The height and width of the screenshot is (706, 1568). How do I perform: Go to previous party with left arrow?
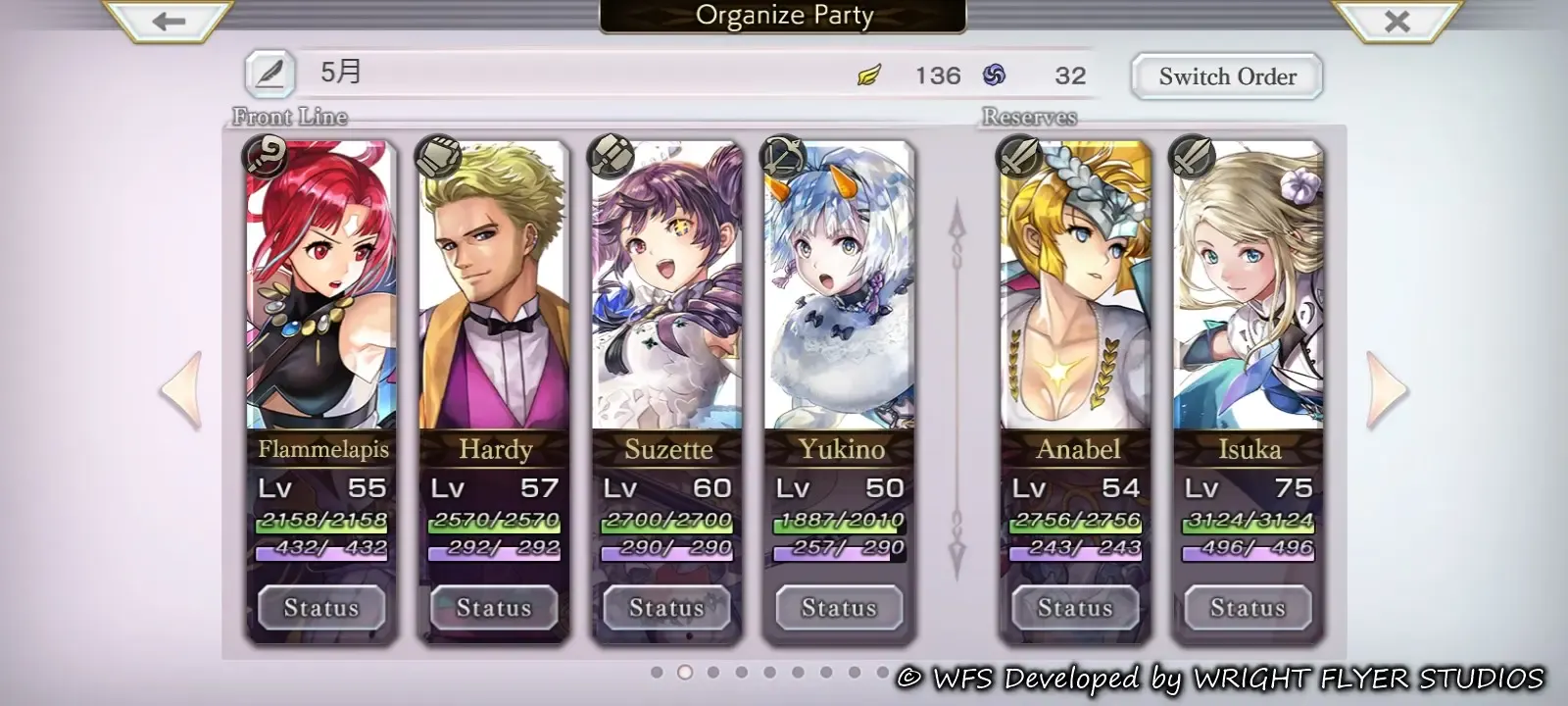coord(182,390)
